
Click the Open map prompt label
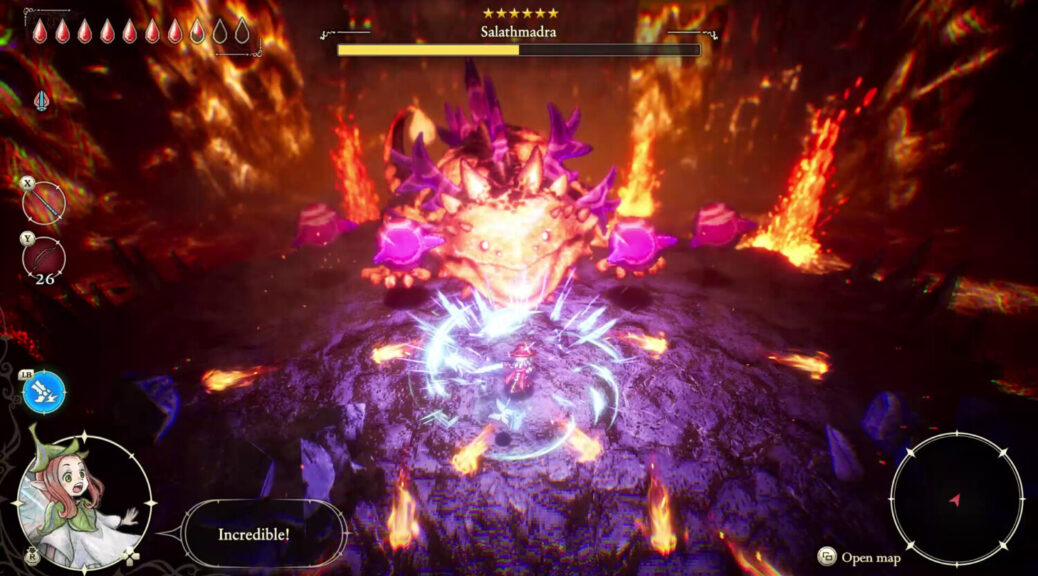pos(870,558)
